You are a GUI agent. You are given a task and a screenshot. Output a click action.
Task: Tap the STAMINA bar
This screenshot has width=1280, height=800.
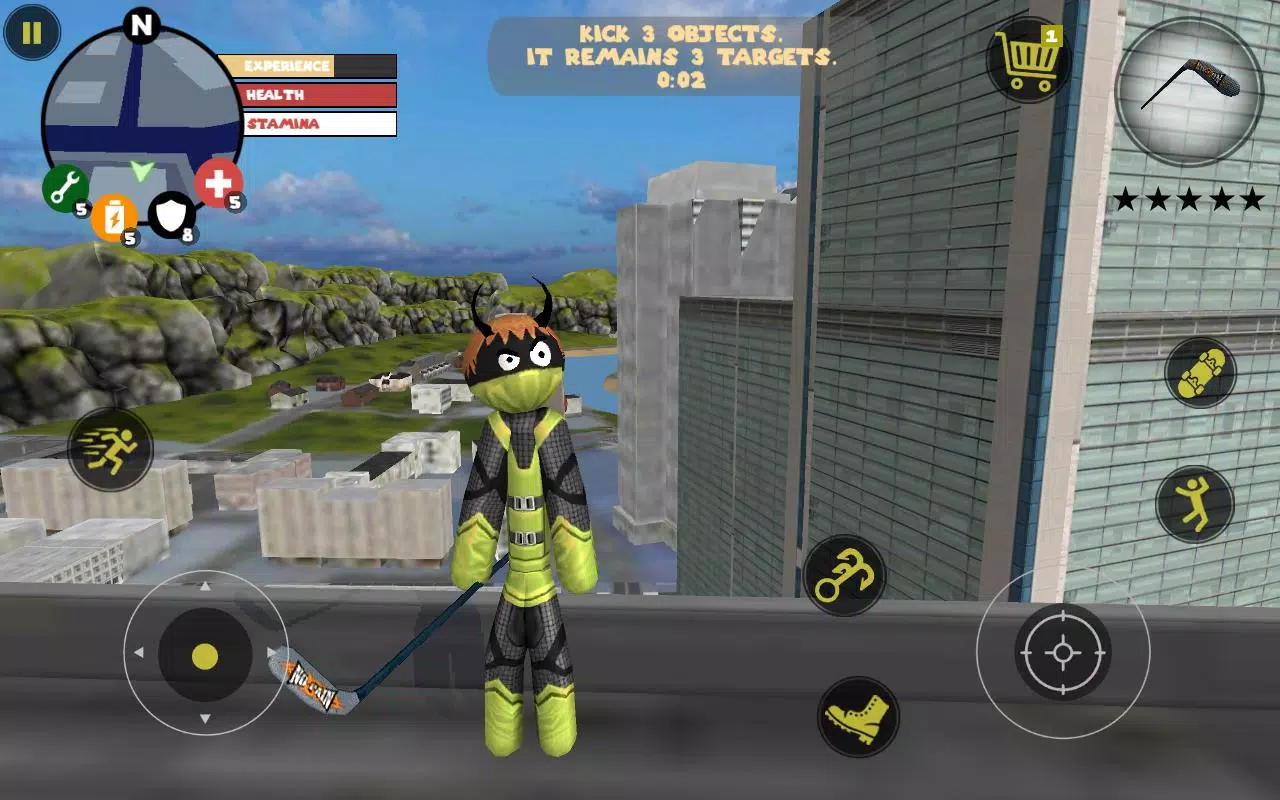click(316, 123)
